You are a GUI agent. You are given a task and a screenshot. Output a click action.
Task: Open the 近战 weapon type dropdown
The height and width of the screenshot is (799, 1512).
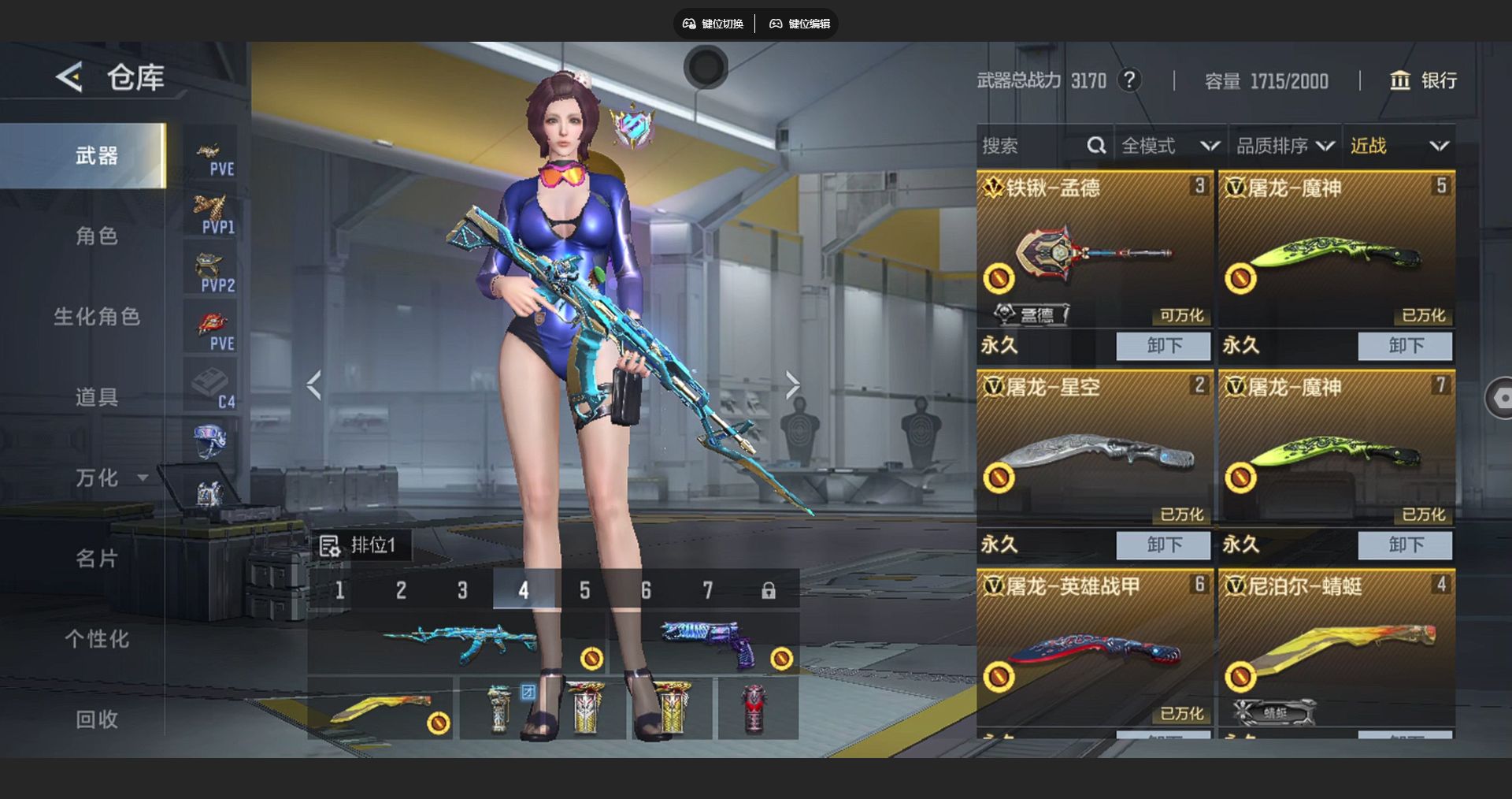(x=1399, y=146)
